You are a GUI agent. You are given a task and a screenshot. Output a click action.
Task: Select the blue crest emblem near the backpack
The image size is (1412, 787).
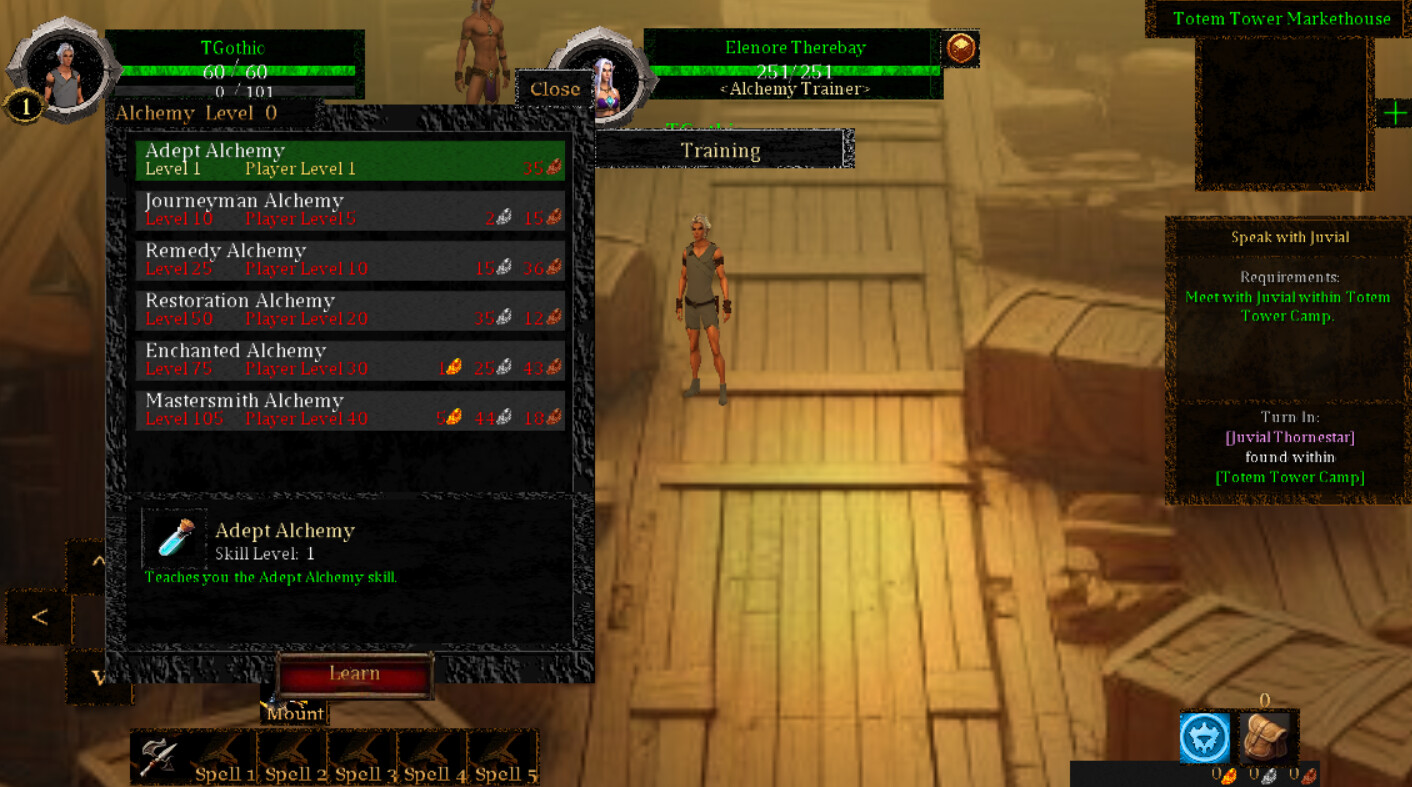click(x=1206, y=737)
